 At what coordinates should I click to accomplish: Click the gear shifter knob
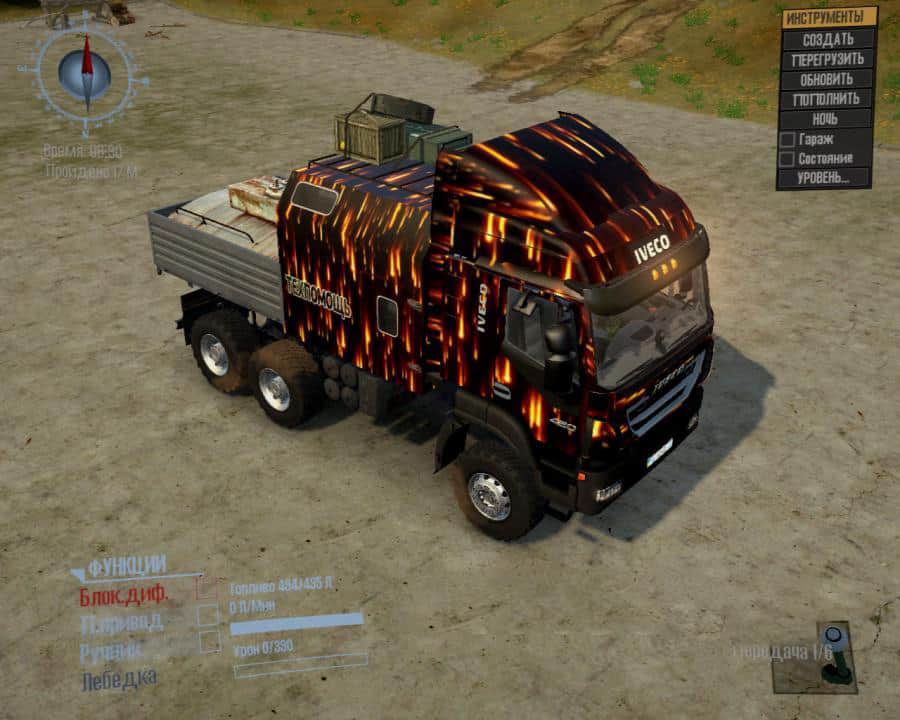pos(832,636)
